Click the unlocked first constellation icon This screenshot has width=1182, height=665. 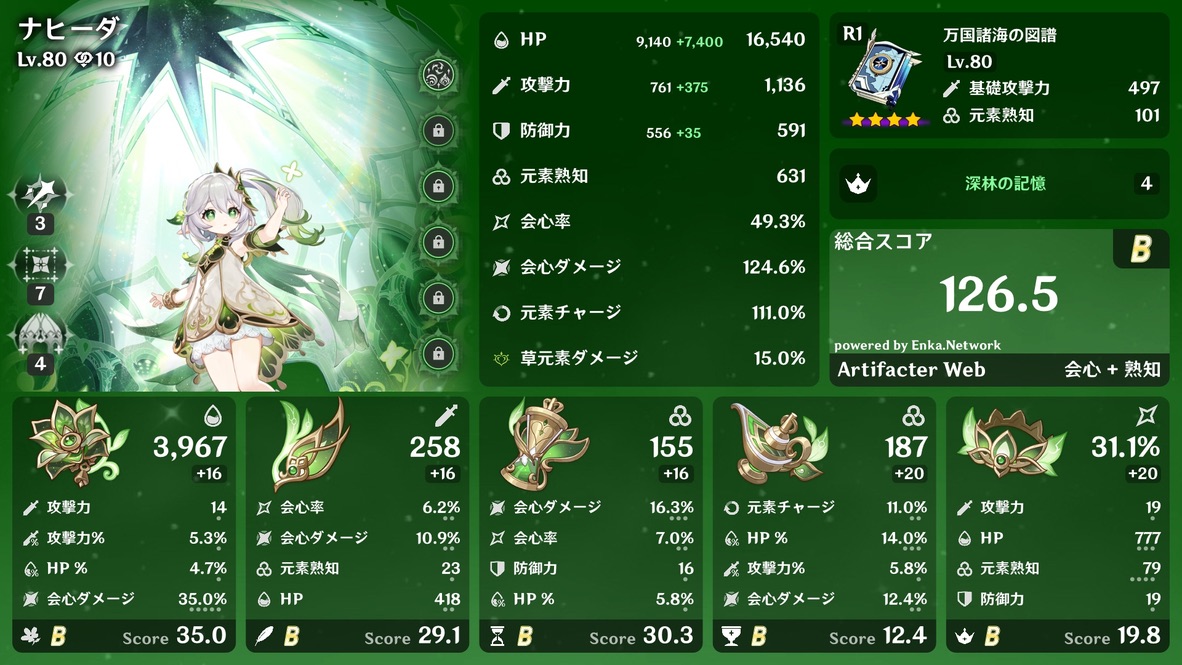coord(436,75)
